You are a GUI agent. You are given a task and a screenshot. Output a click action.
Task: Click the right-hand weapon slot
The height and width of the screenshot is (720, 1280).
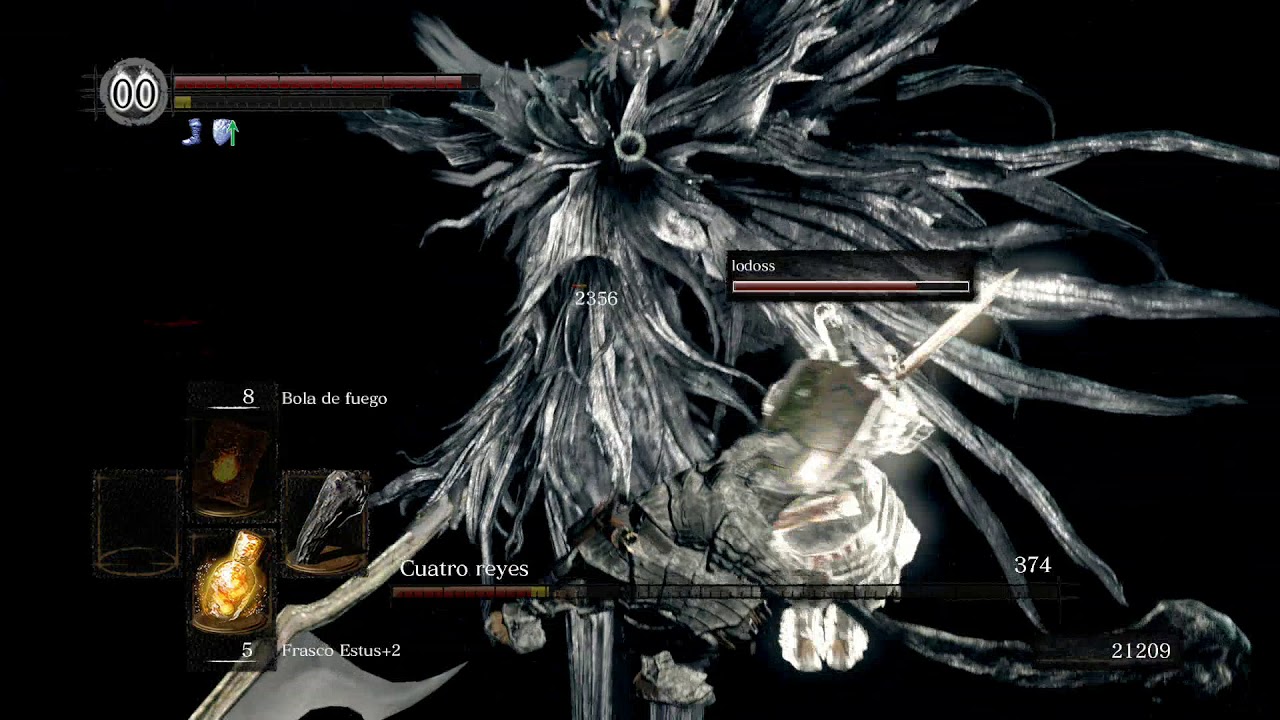pyautogui.click(x=325, y=523)
